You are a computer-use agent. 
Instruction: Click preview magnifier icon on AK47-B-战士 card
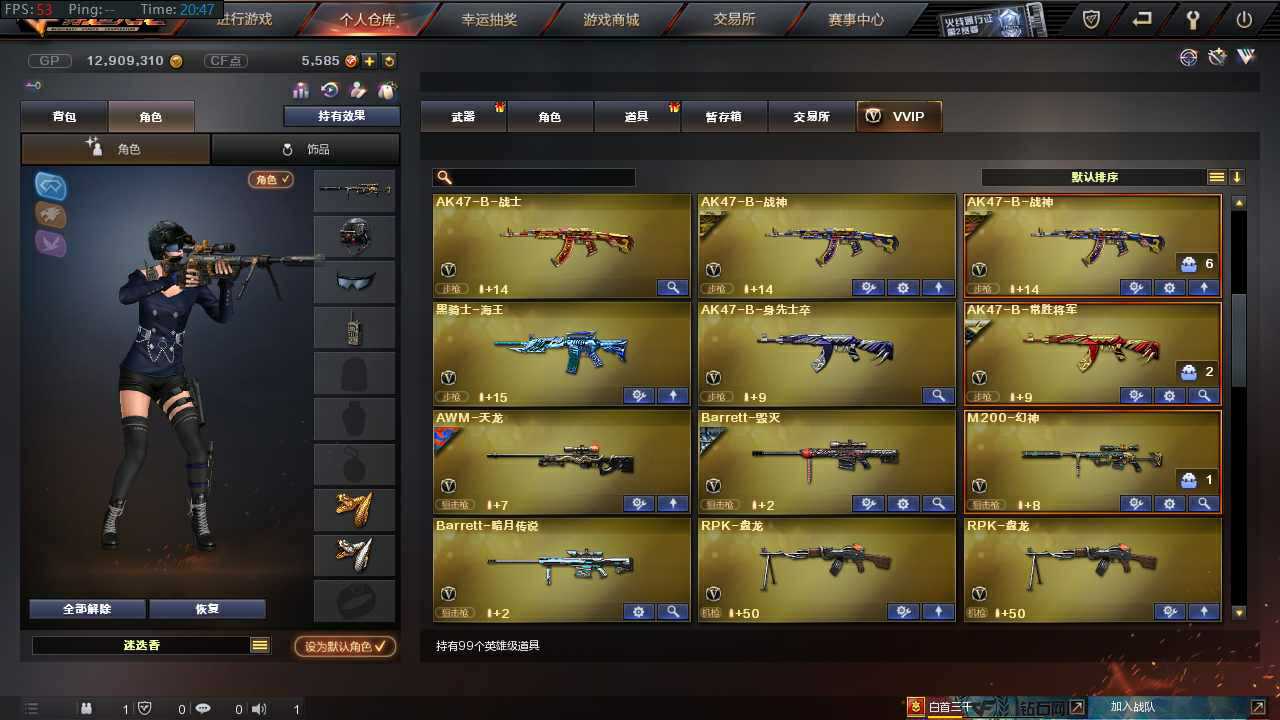click(x=672, y=287)
